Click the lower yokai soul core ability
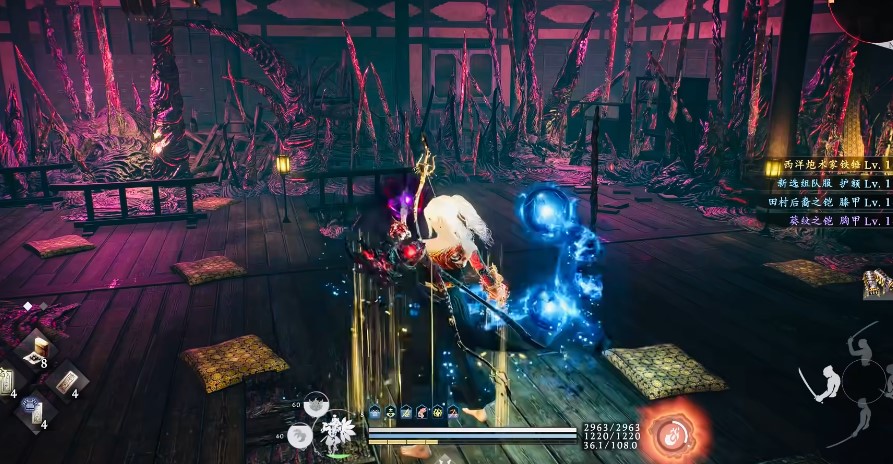893x464 pixels. [x=299, y=434]
